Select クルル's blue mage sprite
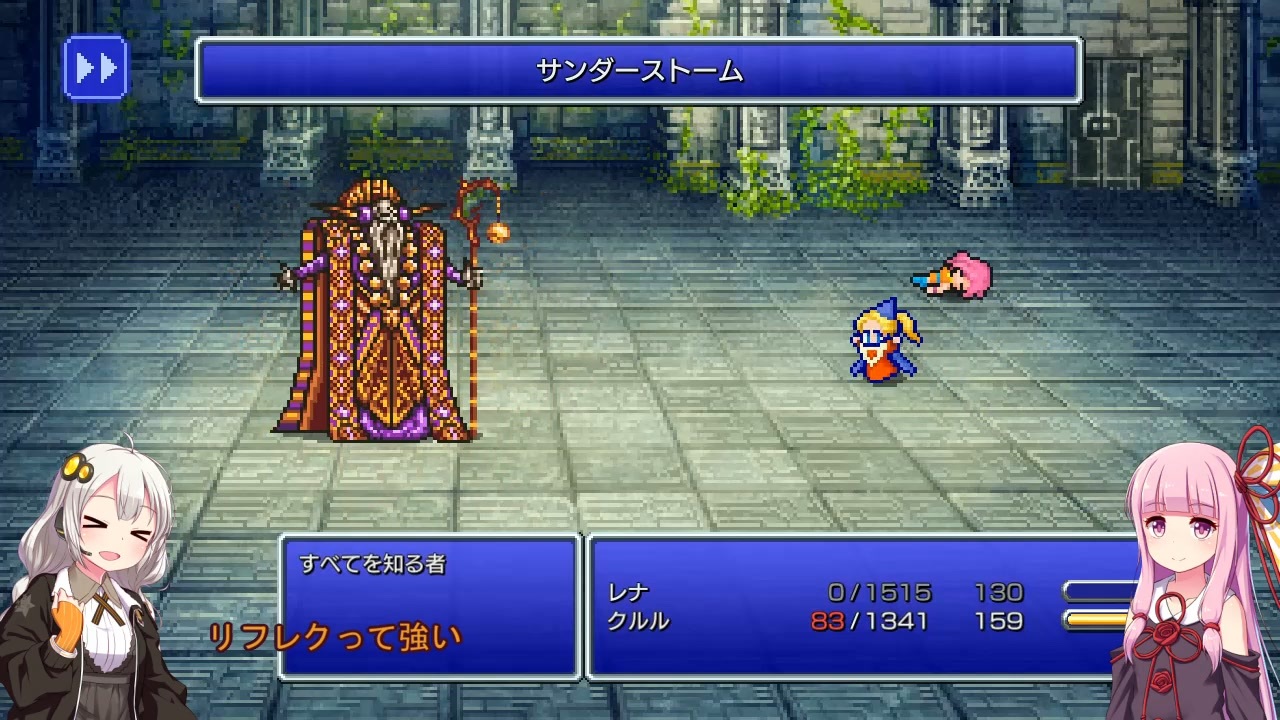The height and width of the screenshot is (720, 1280). coord(880,340)
